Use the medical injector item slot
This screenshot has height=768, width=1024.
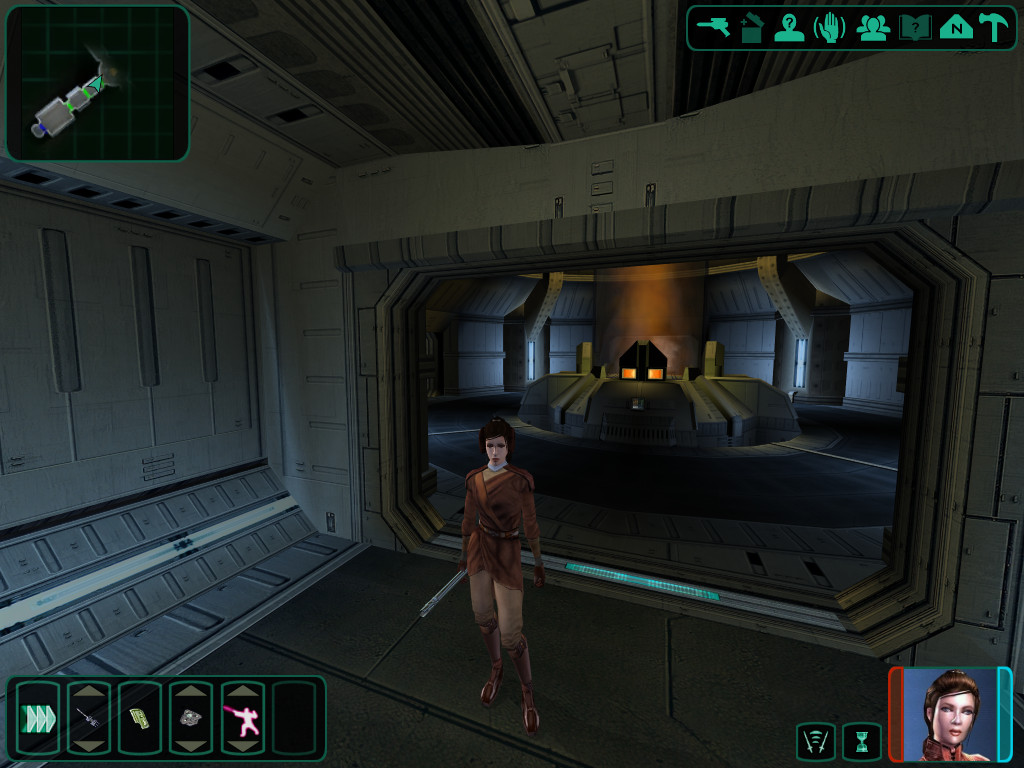[88, 717]
